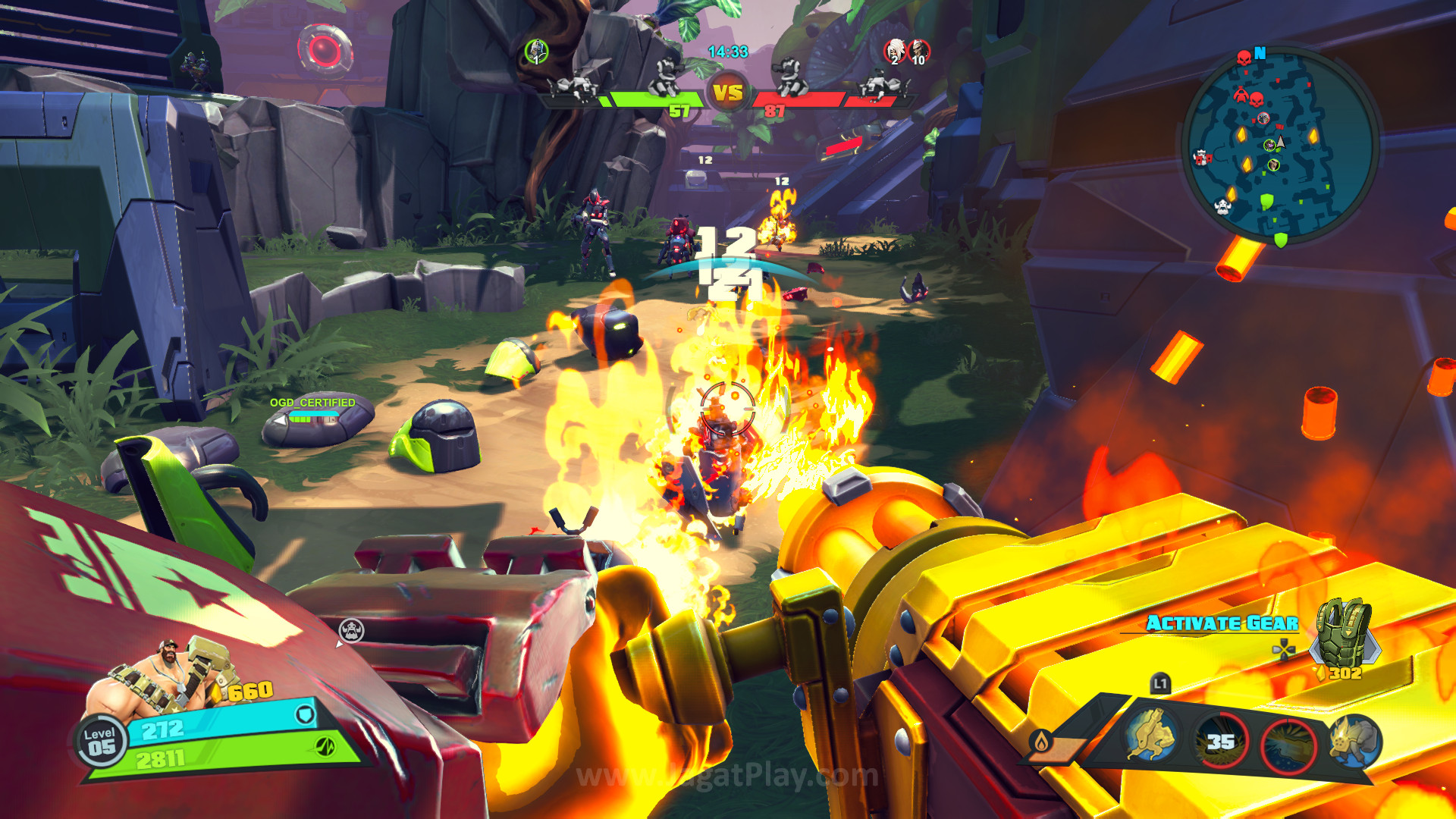Click the flame heat gauge icon
Screen dimensions: 1456x819
click(1042, 741)
